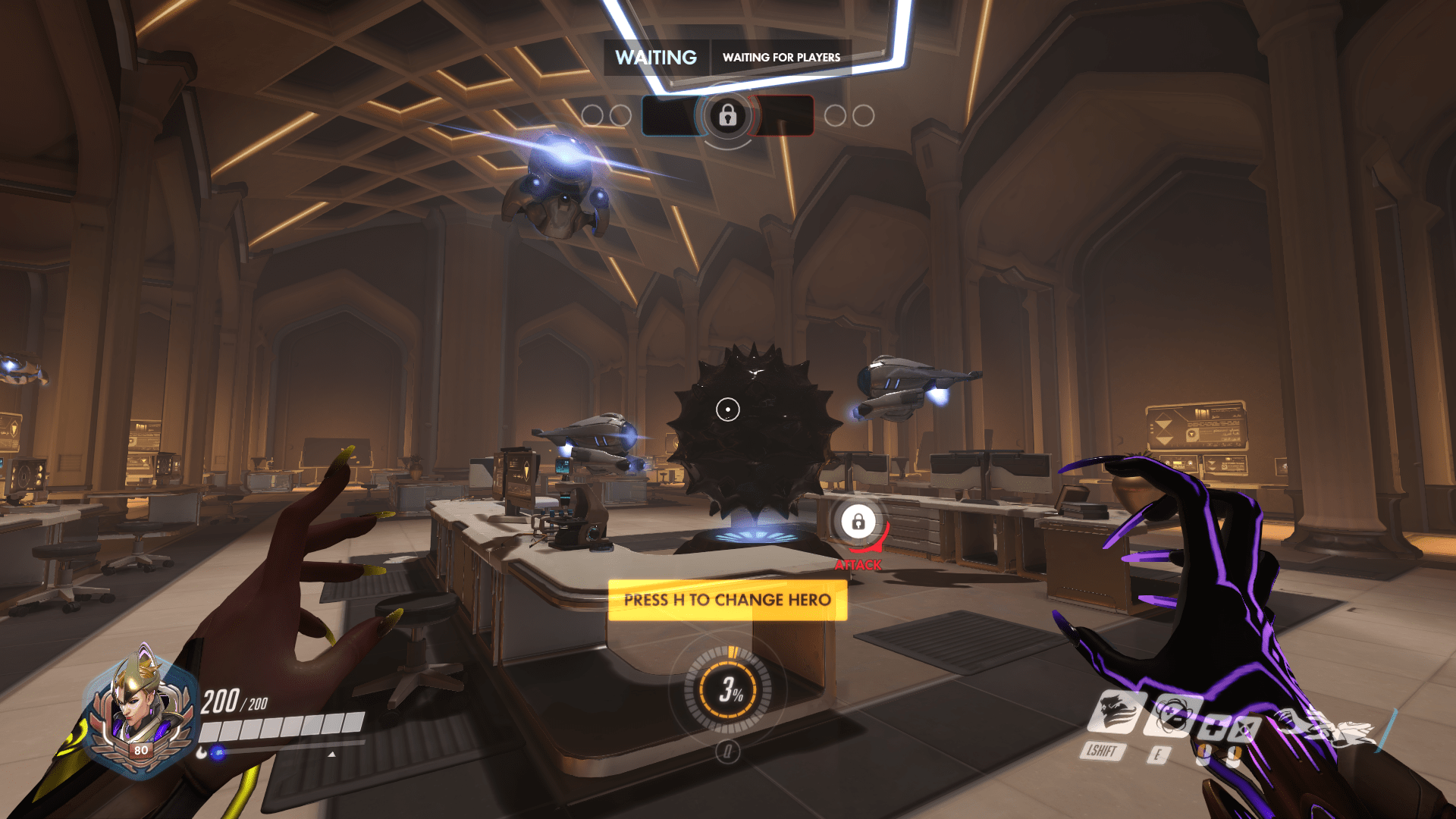This screenshot has height=819, width=1456.
Task: Click the PRESS H TO CHANGE HERO banner
Action: coord(726,601)
